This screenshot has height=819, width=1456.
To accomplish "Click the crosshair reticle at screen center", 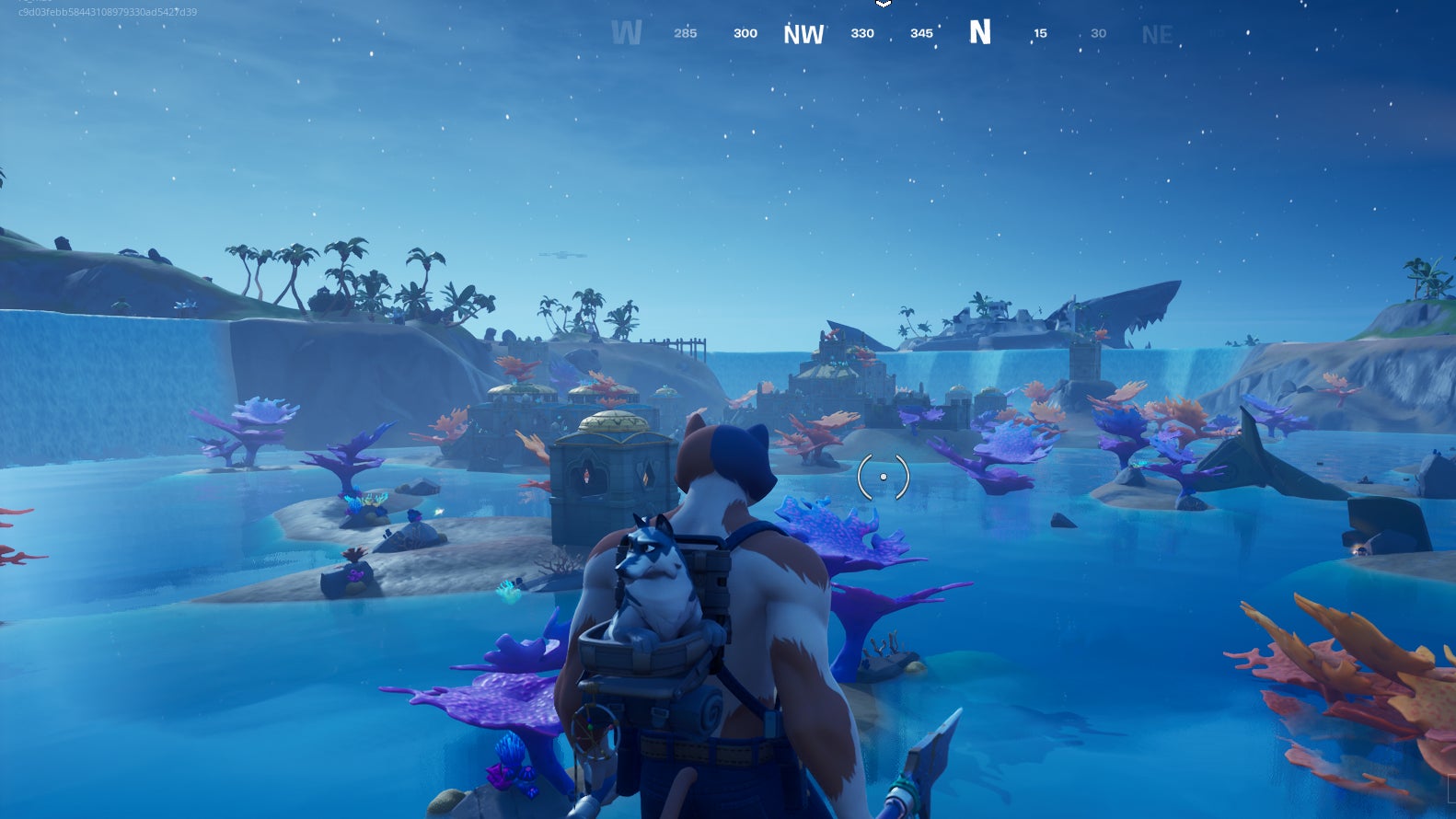I will tap(883, 475).
